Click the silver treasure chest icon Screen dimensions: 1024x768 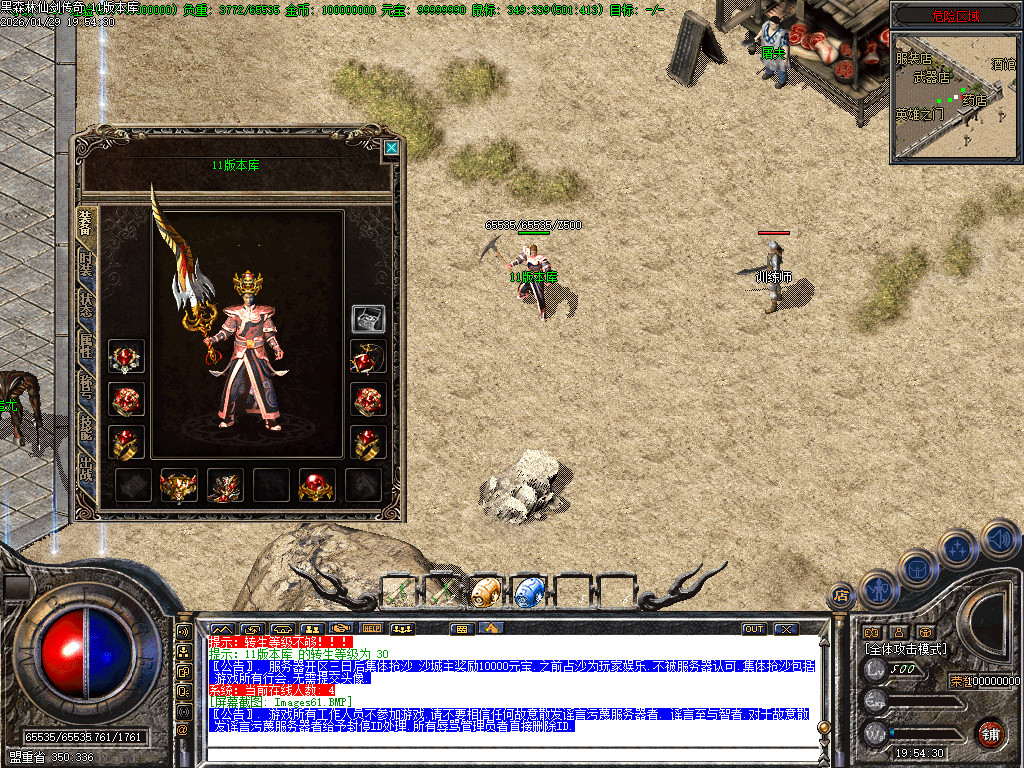(x=368, y=318)
